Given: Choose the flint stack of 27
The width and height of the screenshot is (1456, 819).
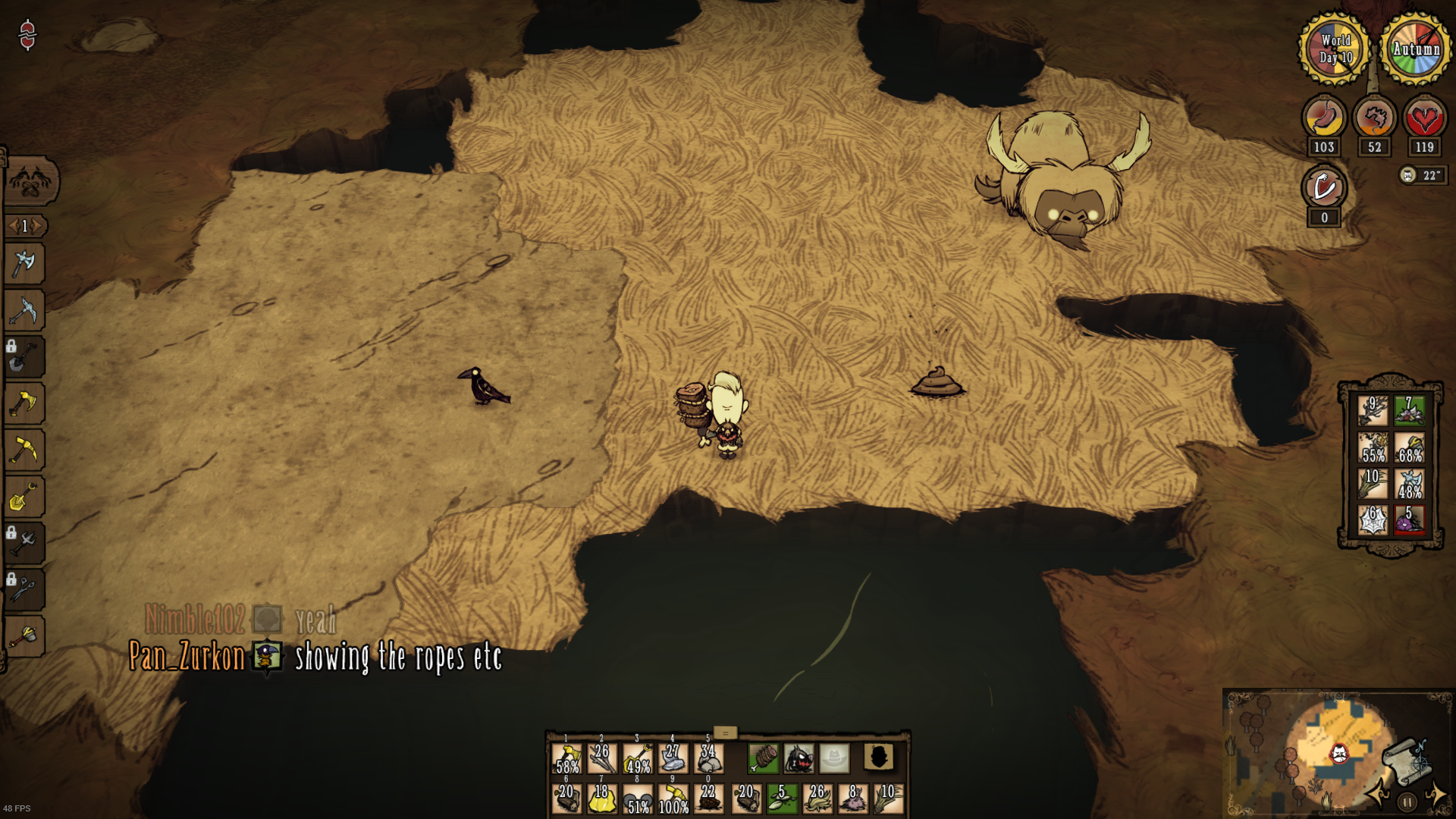Looking at the screenshot, I should click(x=673, y=758).
